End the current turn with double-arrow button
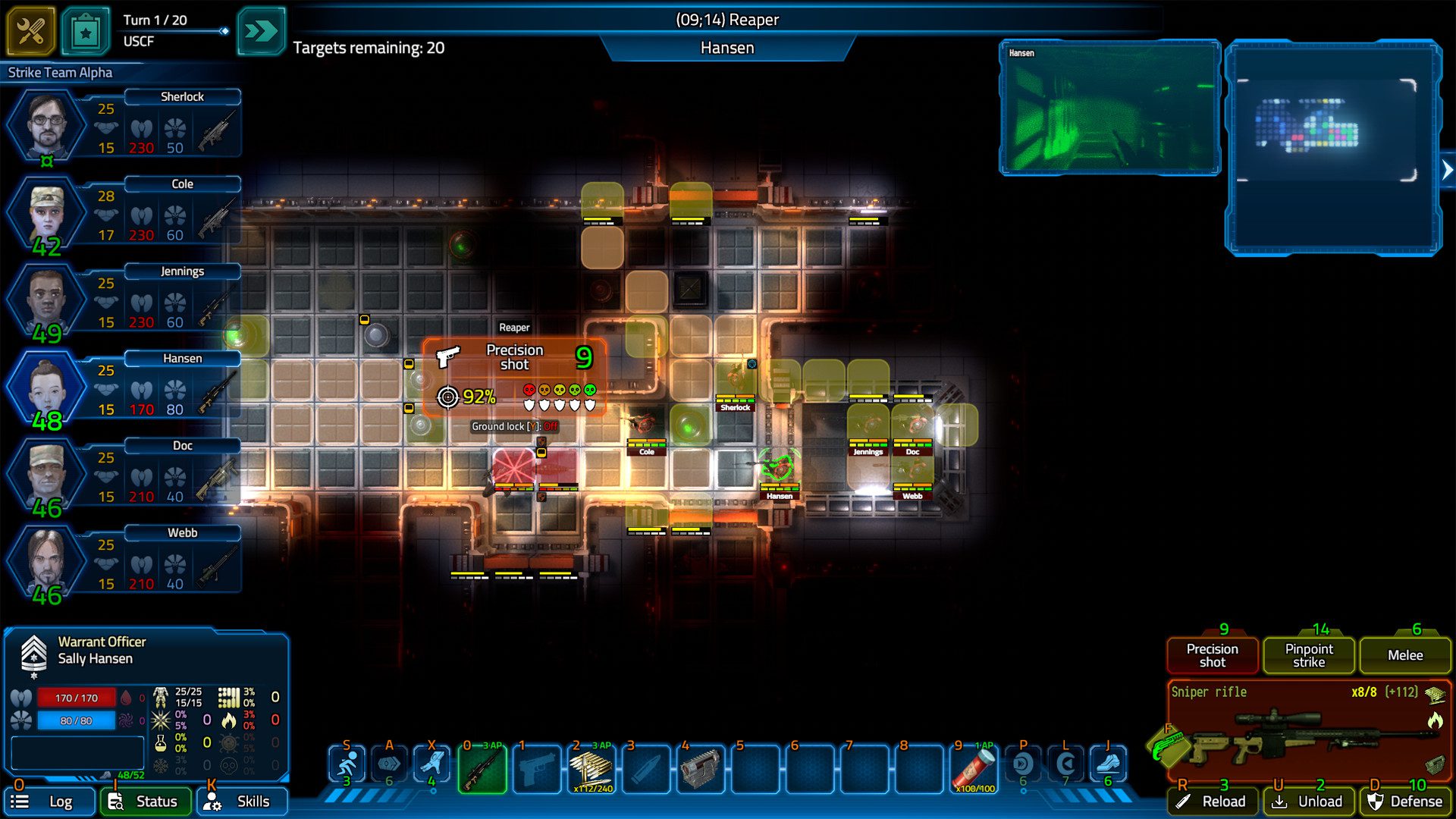The width and height of the screenshot is (1456, 819). 261,31
